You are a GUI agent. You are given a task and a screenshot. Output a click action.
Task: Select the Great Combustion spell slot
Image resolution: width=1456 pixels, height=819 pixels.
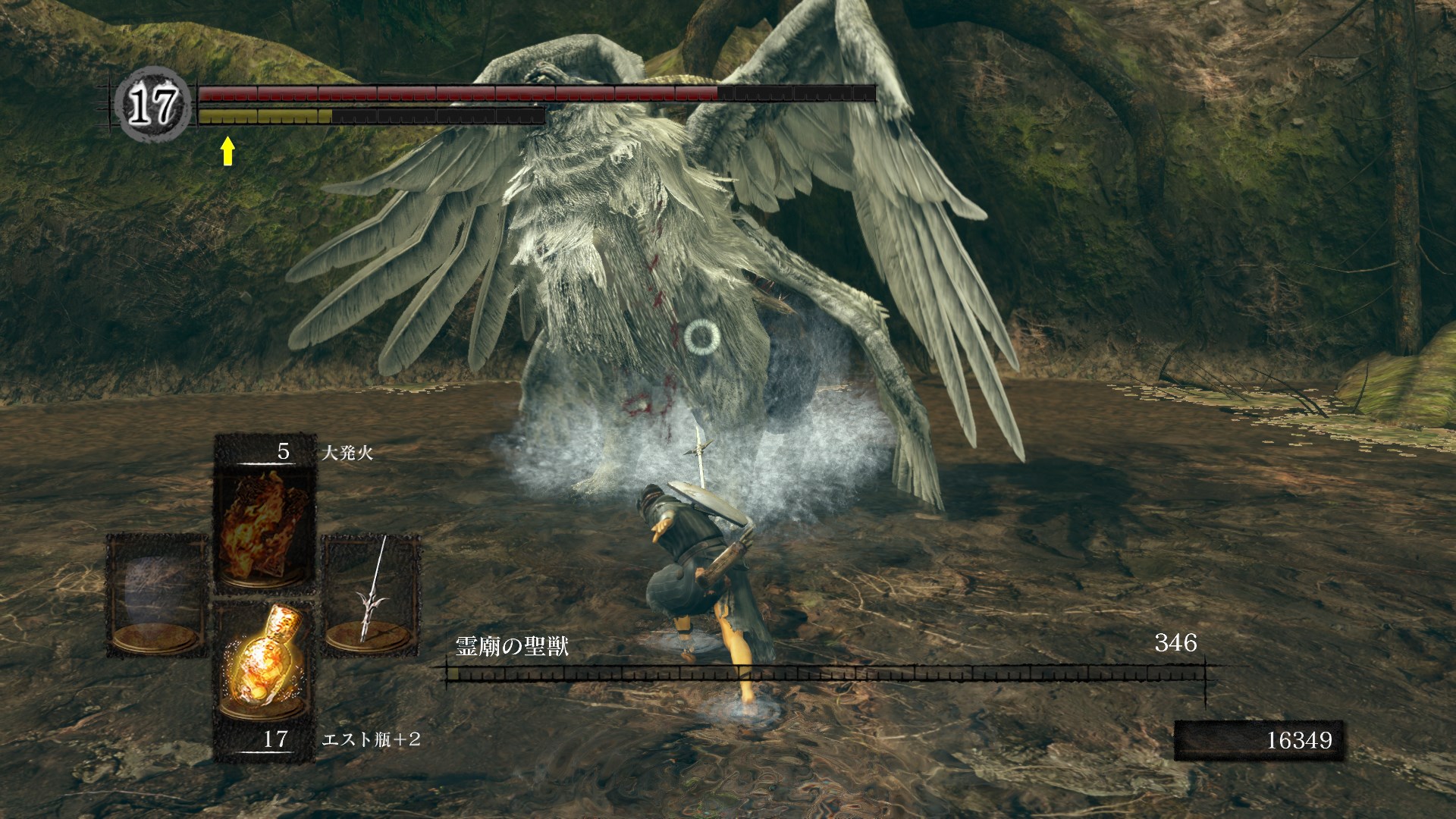tap(265, 523)
